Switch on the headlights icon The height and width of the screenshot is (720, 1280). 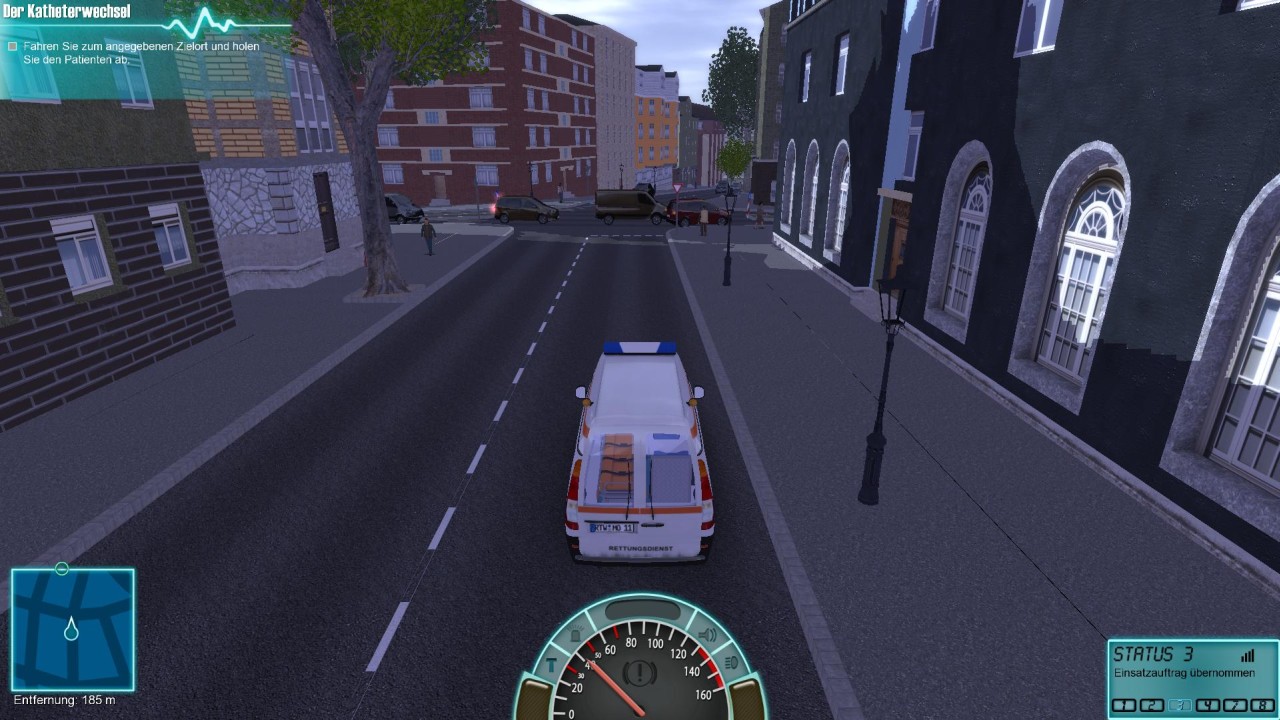point(730,662)
